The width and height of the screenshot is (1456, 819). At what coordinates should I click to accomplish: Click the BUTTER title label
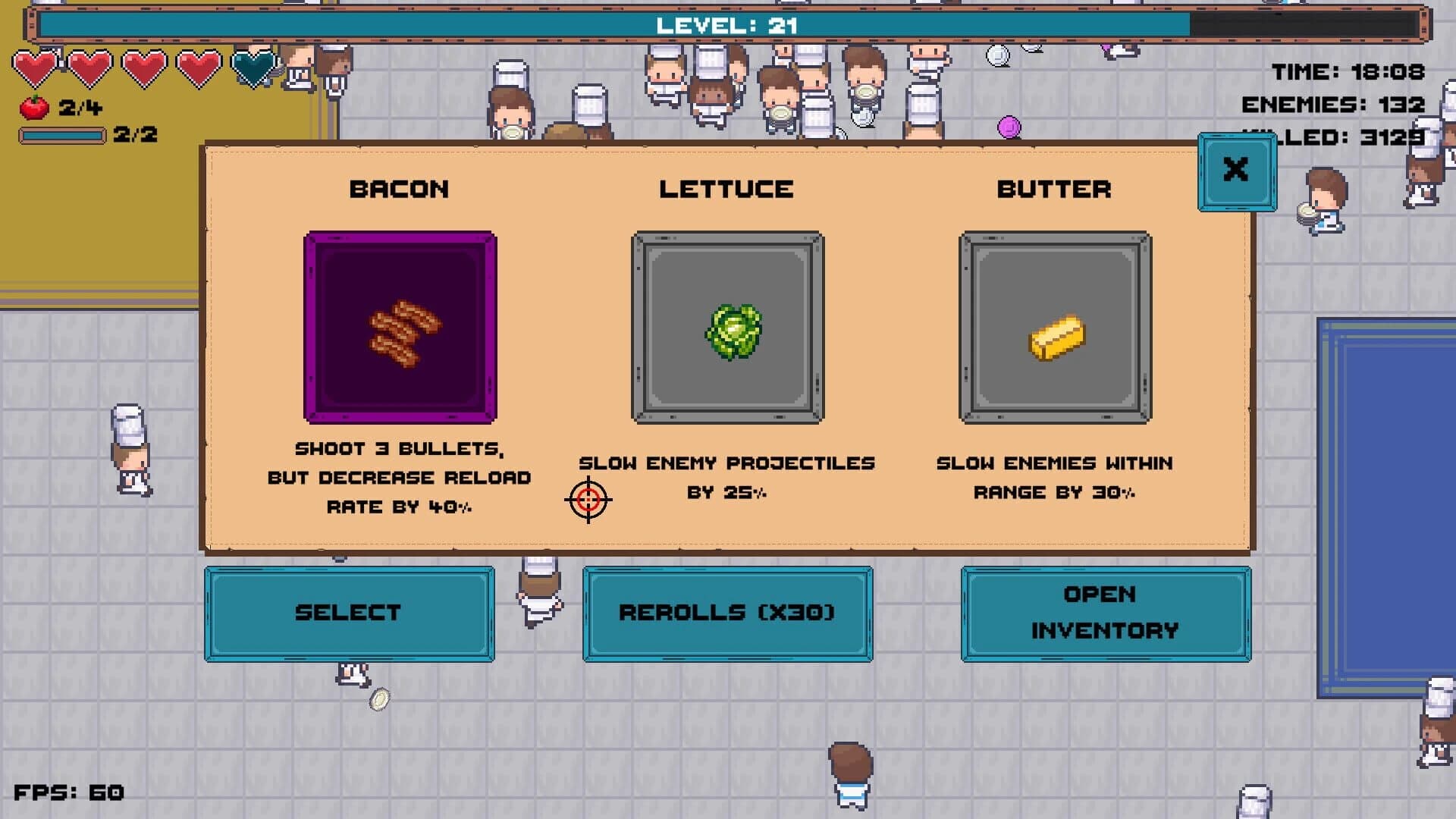pyautogui.click(x=1055, y=189)
